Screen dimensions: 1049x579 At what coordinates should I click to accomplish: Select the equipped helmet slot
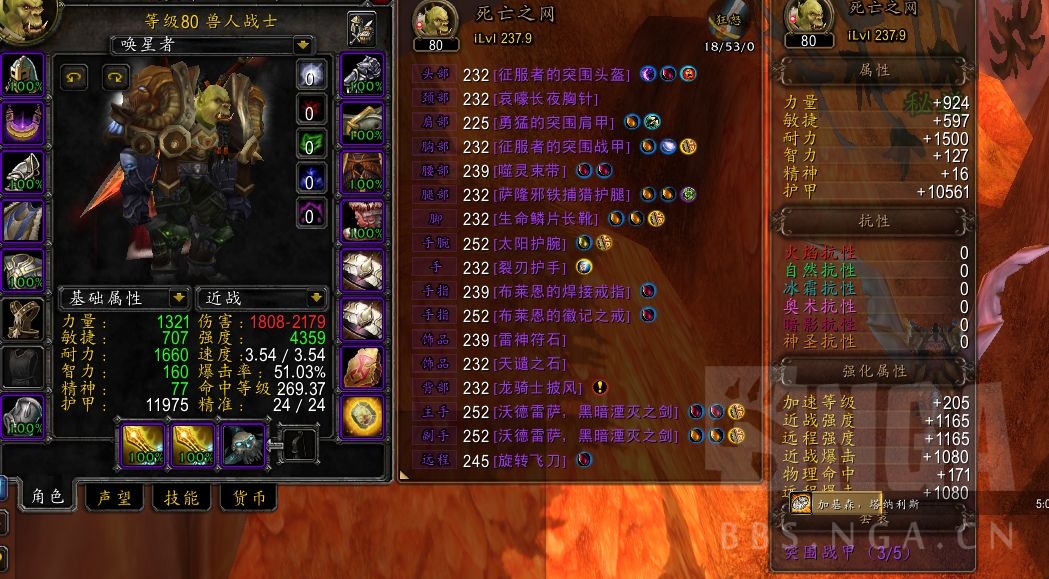click(20, 73)
